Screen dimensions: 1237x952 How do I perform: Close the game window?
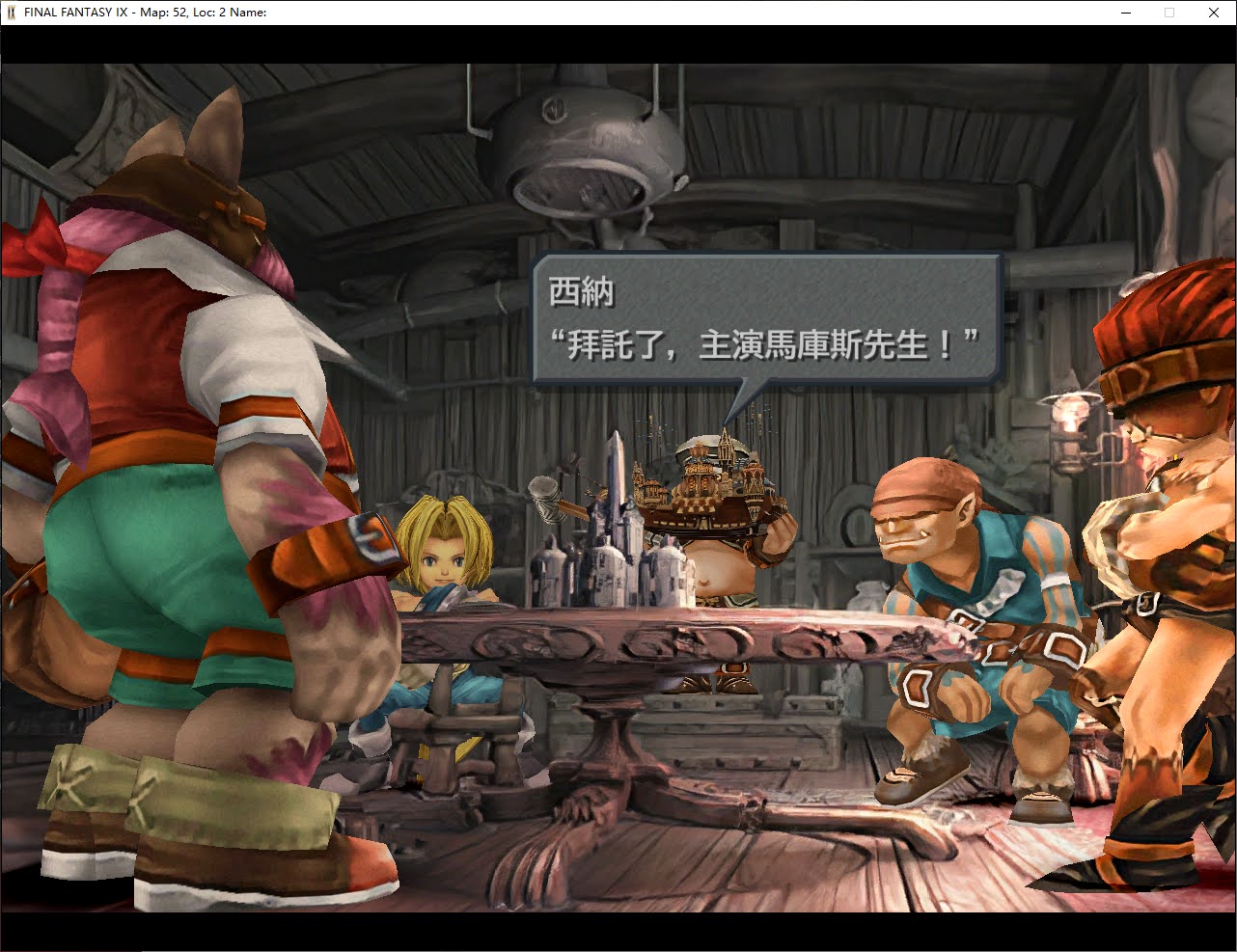click(1214, 13)
